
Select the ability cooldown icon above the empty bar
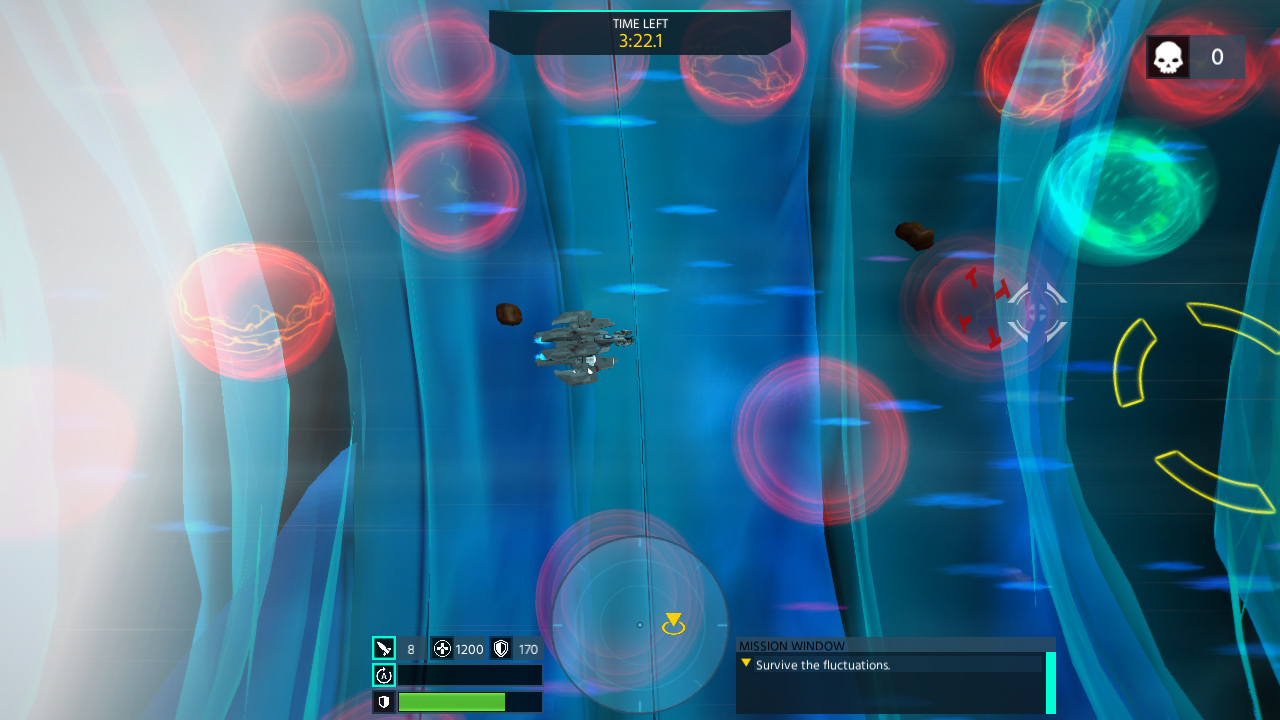[x=386, y=675]
